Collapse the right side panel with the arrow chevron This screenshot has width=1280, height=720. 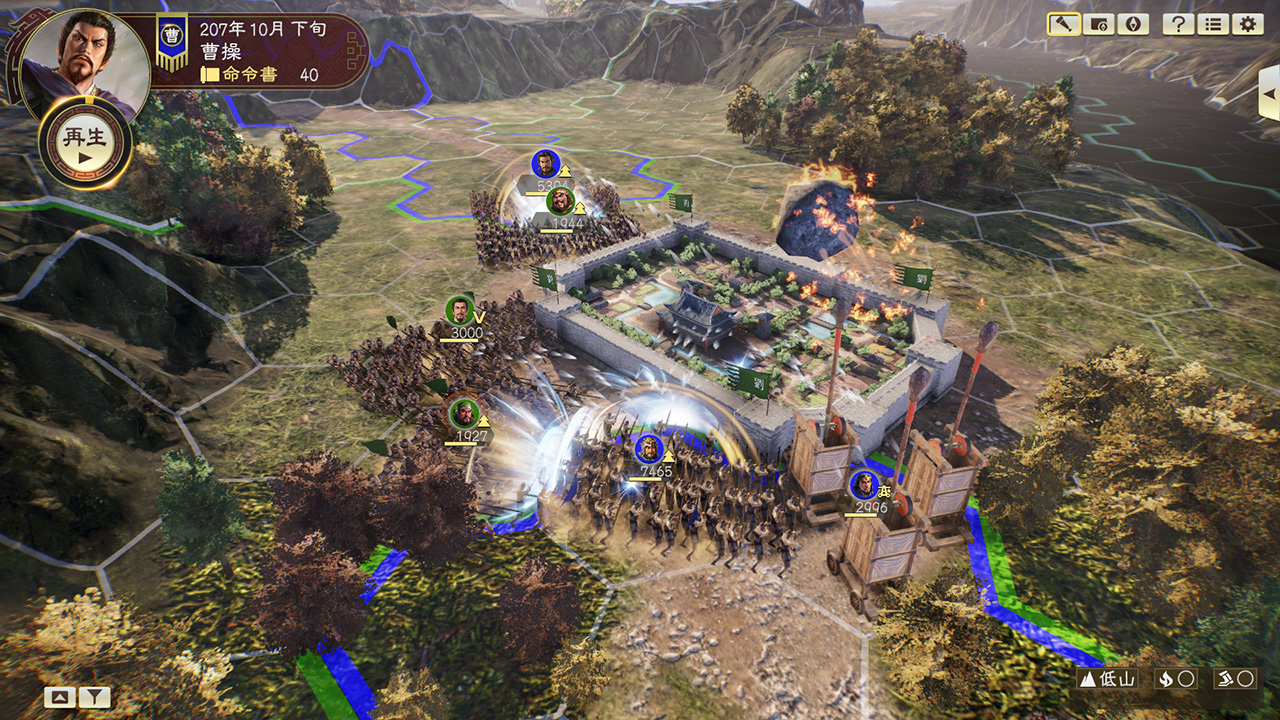click(x=1268, y=95)
